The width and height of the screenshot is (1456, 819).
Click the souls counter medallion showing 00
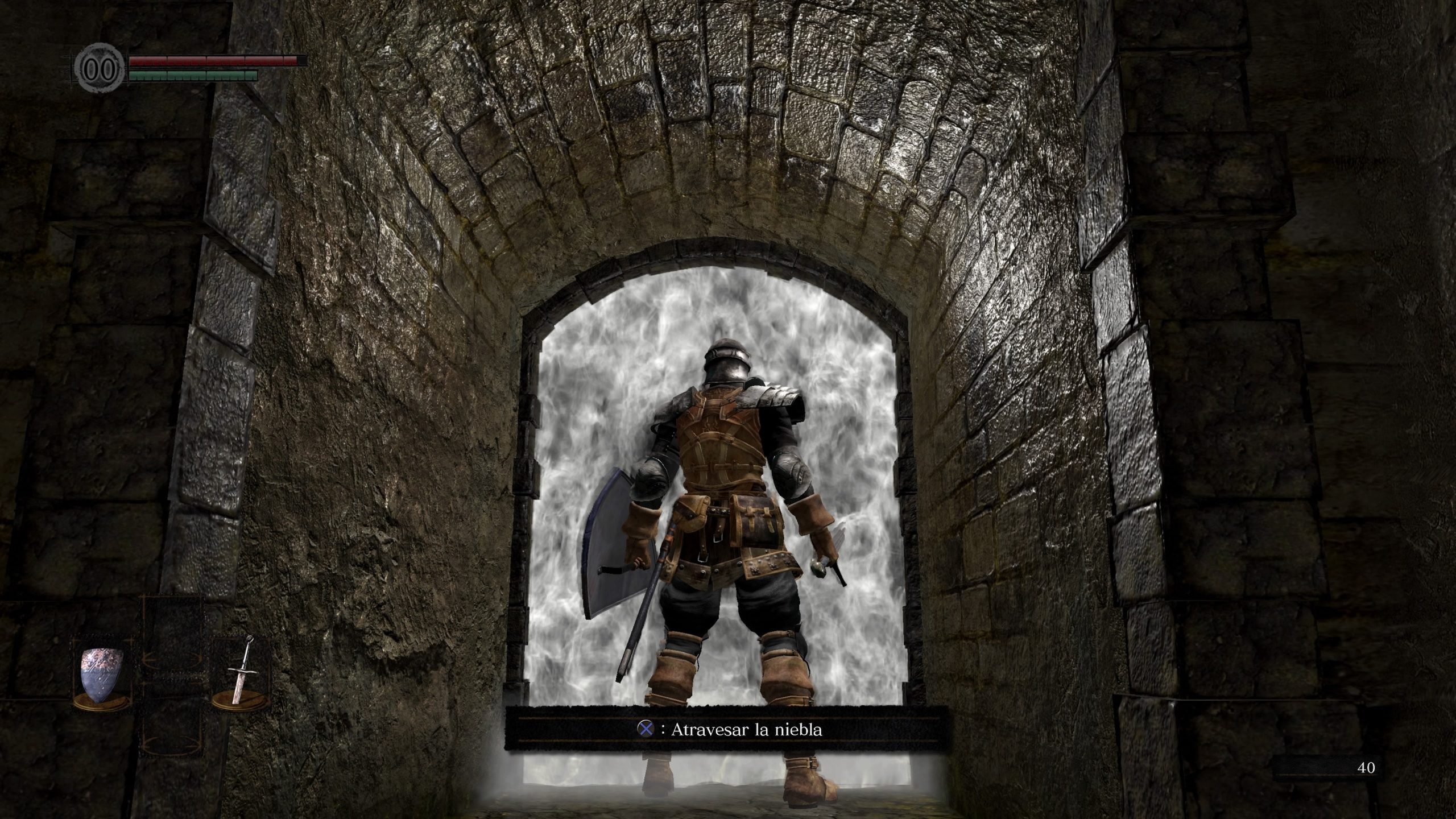100,68
